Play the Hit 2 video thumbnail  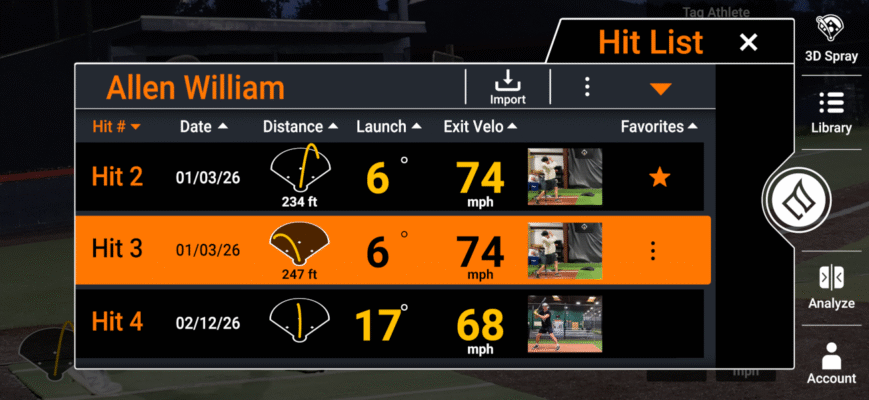pos(564,178)
